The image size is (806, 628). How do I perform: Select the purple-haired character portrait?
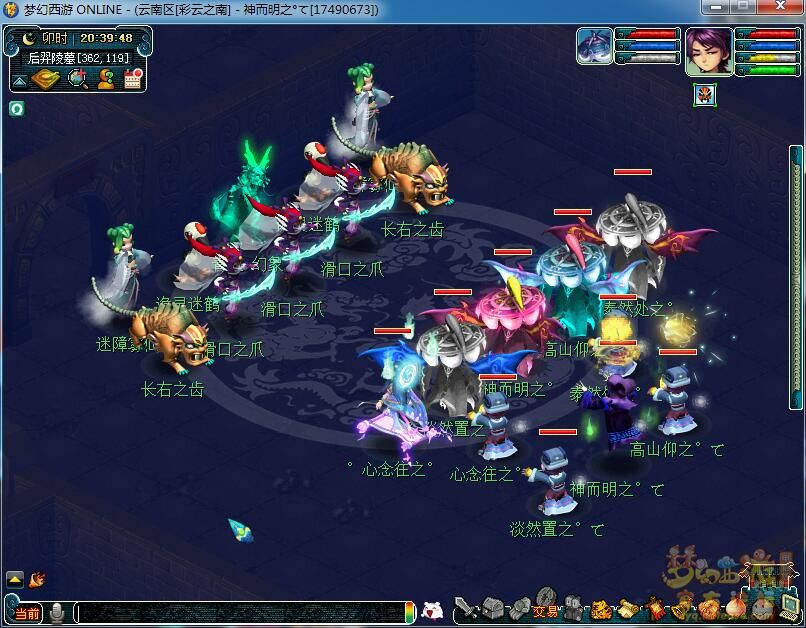(707, 50)
